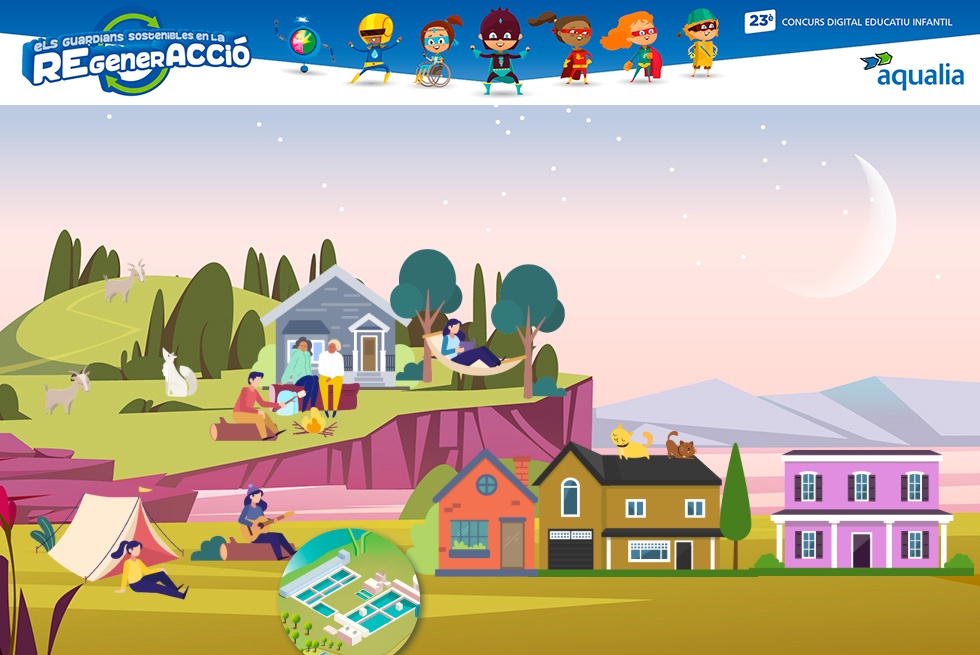The image size is (980, 655).
Task: Open the aqualia logo link
Action: pyautogui.click(x=911, y=70)
